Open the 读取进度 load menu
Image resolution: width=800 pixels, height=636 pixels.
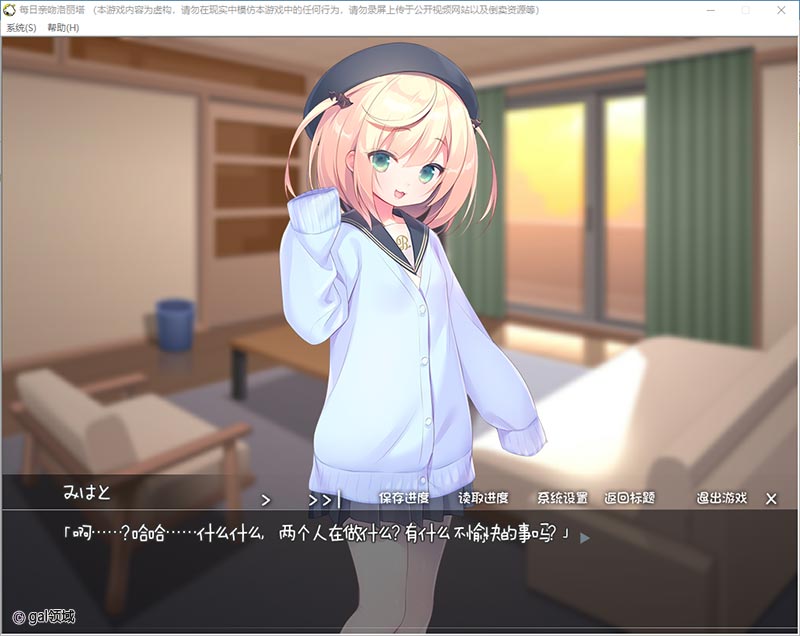coord(483,498)
